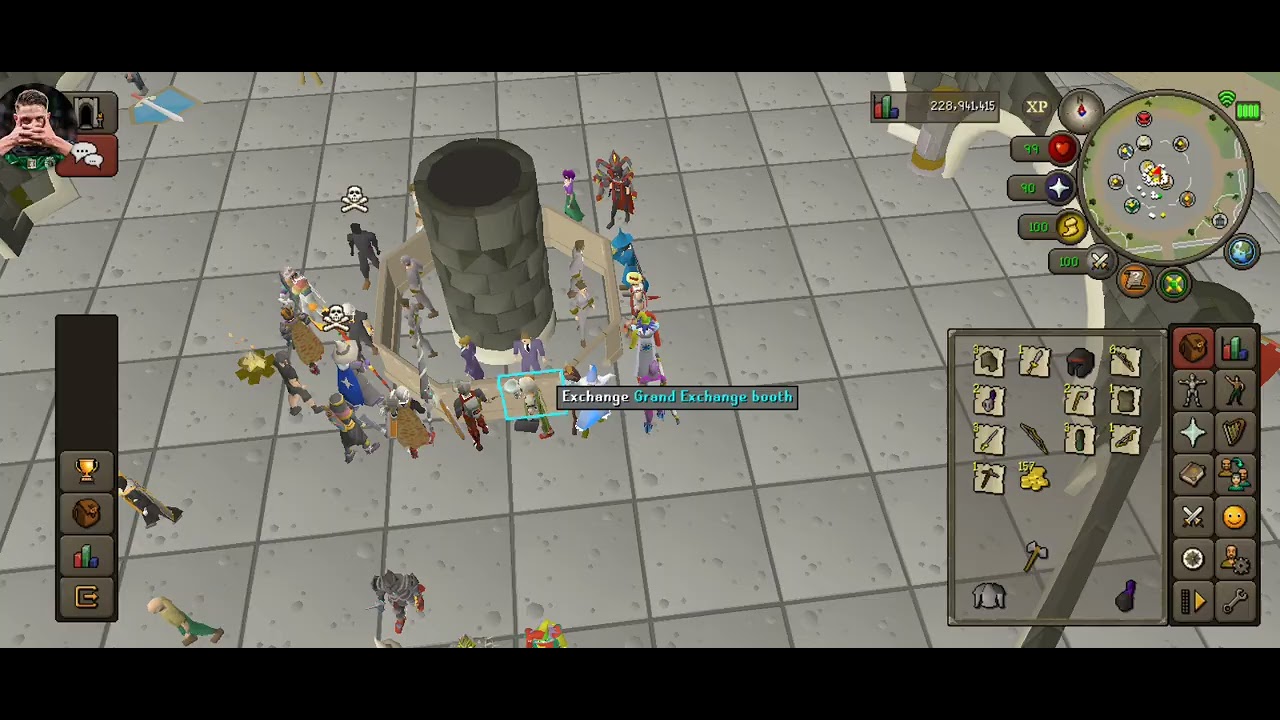Open the settings wrench tab
The width and height of the screenshot is (1280, 720).
(x=1234, y=601)
